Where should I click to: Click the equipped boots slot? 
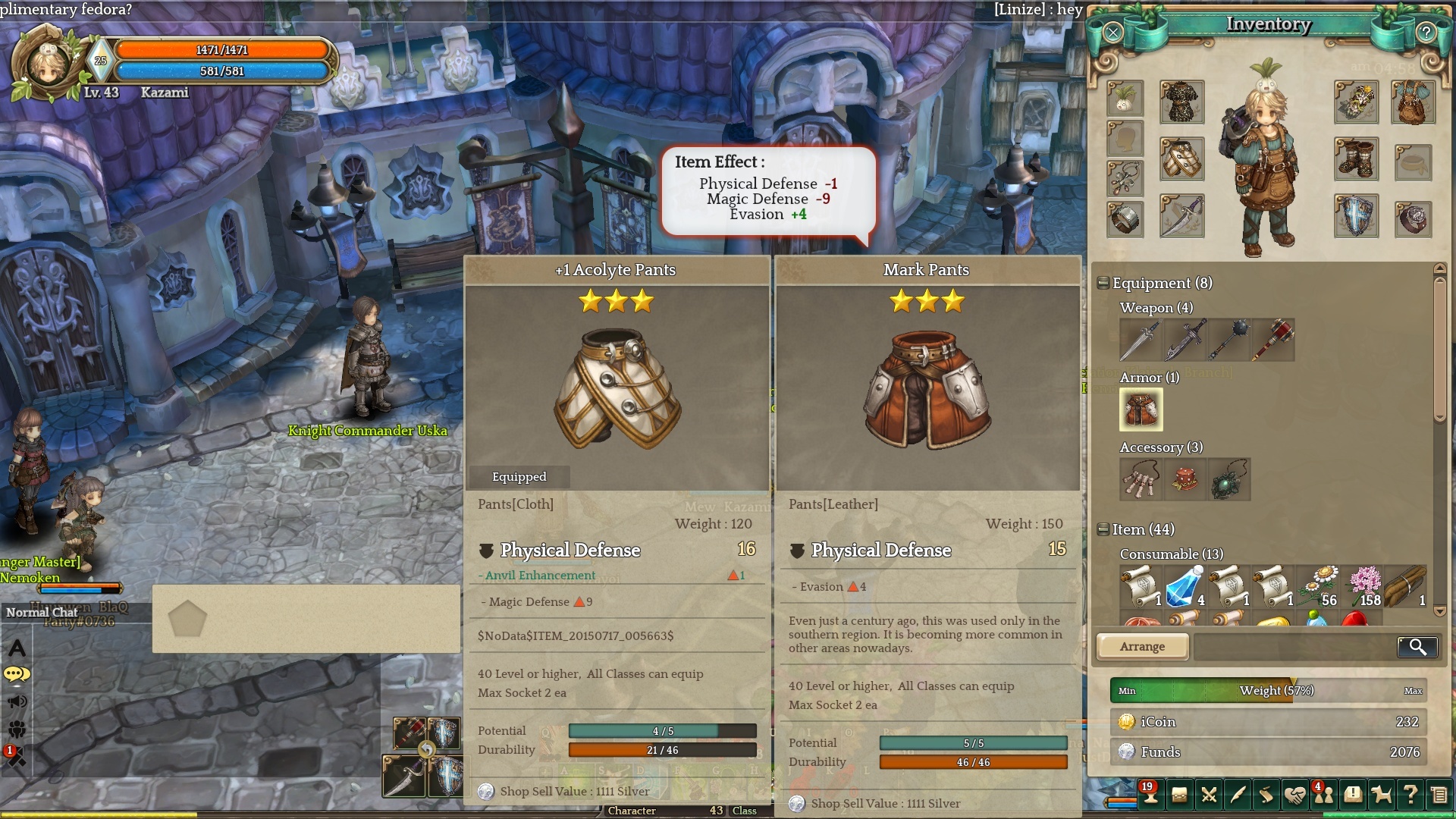(x=1356, y=158)
